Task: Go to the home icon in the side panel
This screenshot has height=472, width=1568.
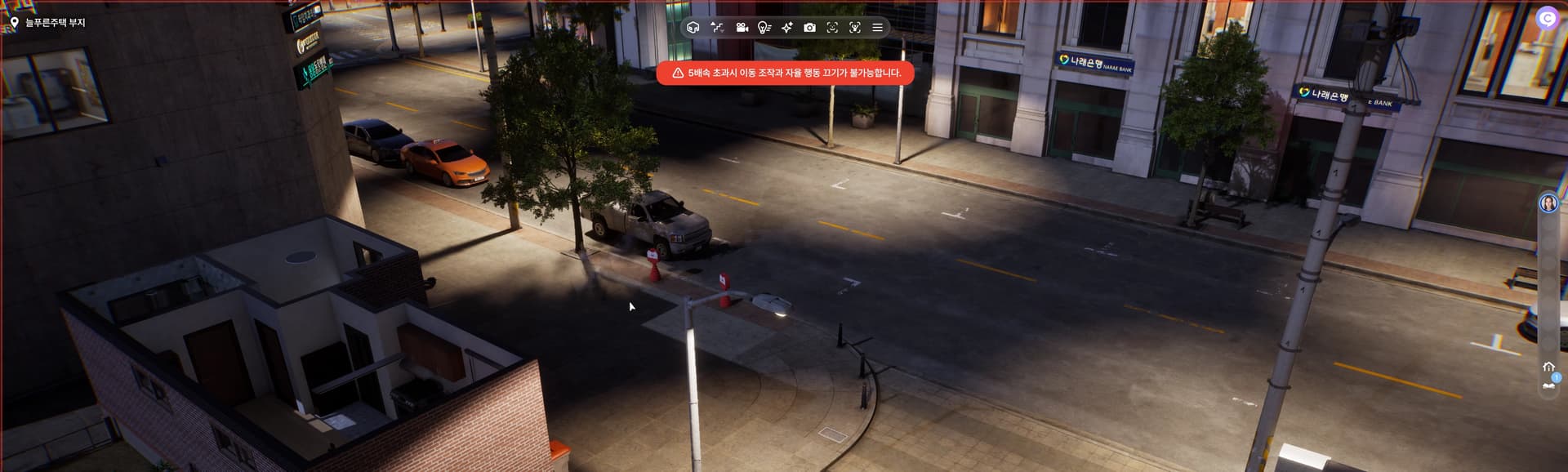Action: click(1548, 367)
